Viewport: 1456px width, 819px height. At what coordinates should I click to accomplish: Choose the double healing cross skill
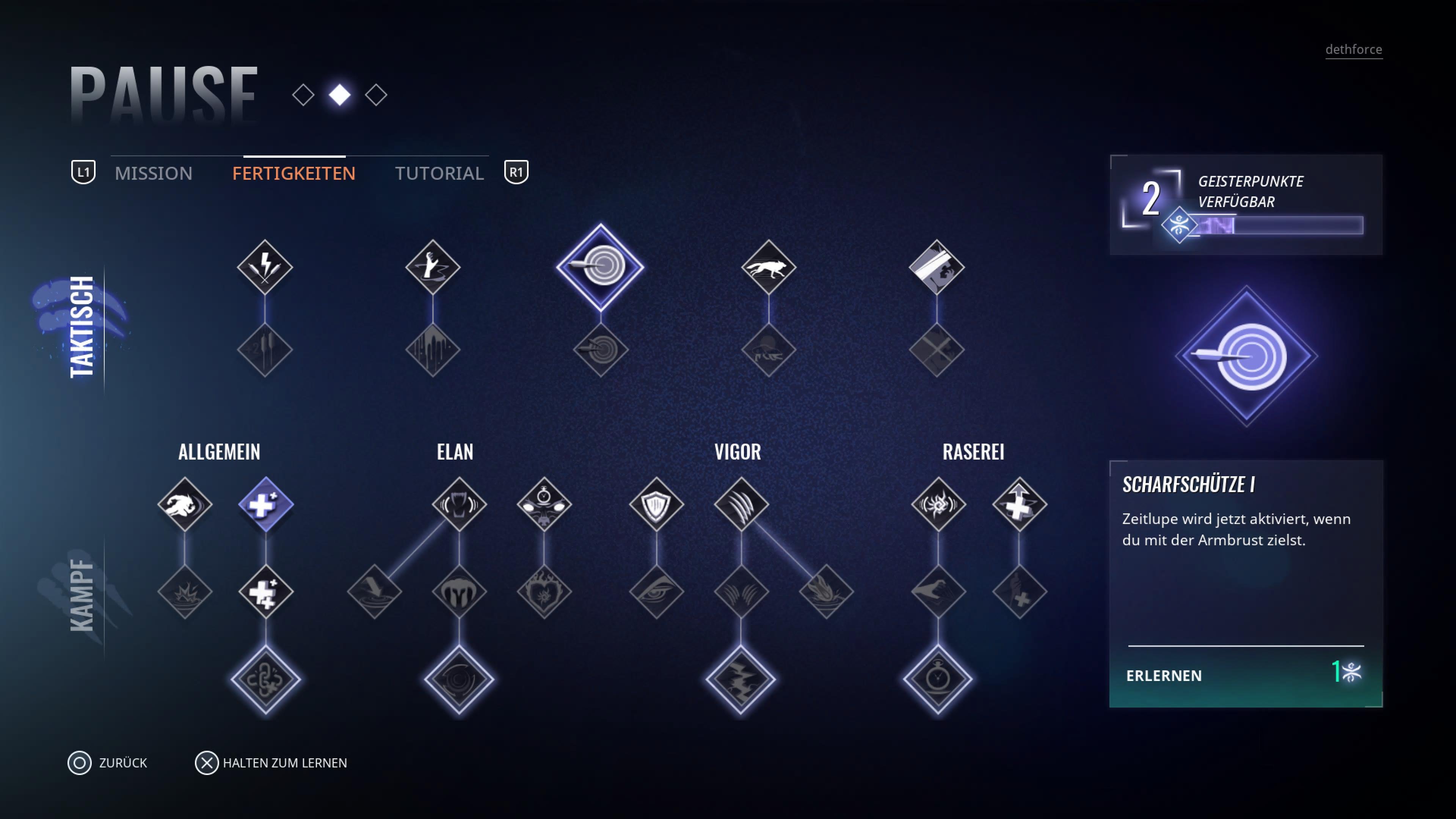(x=266, y=592)
